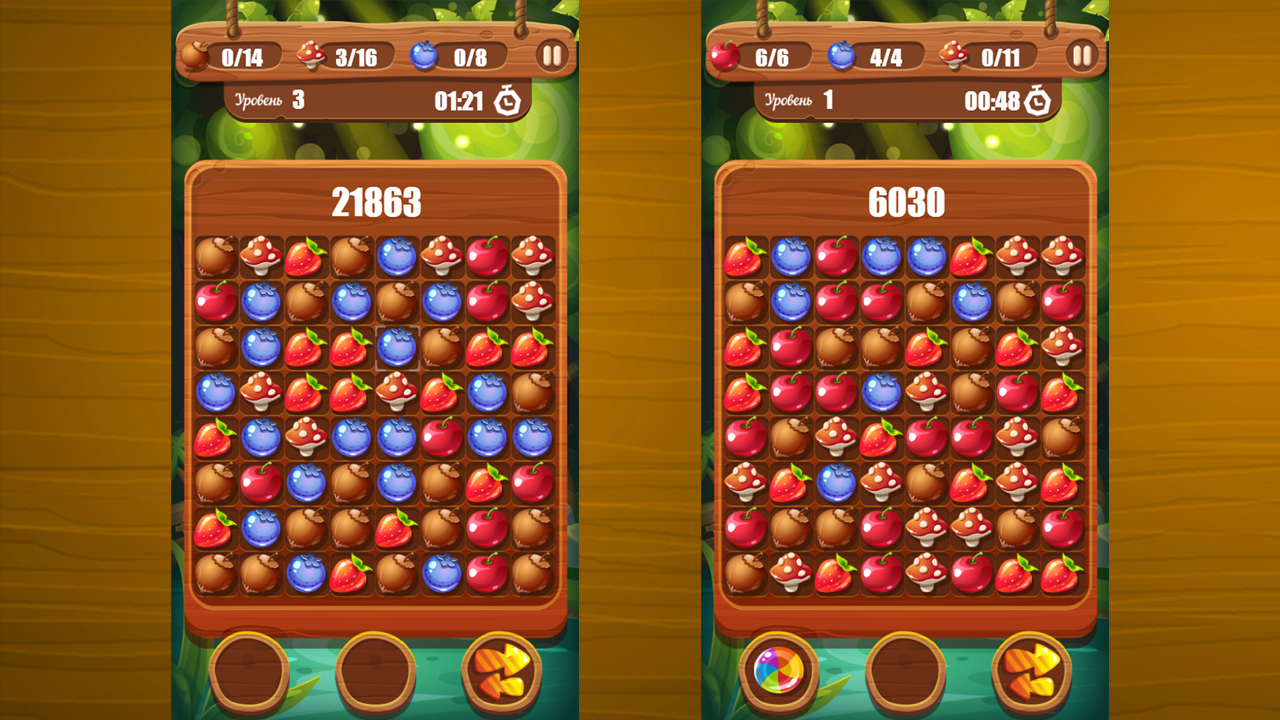Click the 00:48 timer text
This screenshot has height=720, width=1280.
tap(994, 99)
